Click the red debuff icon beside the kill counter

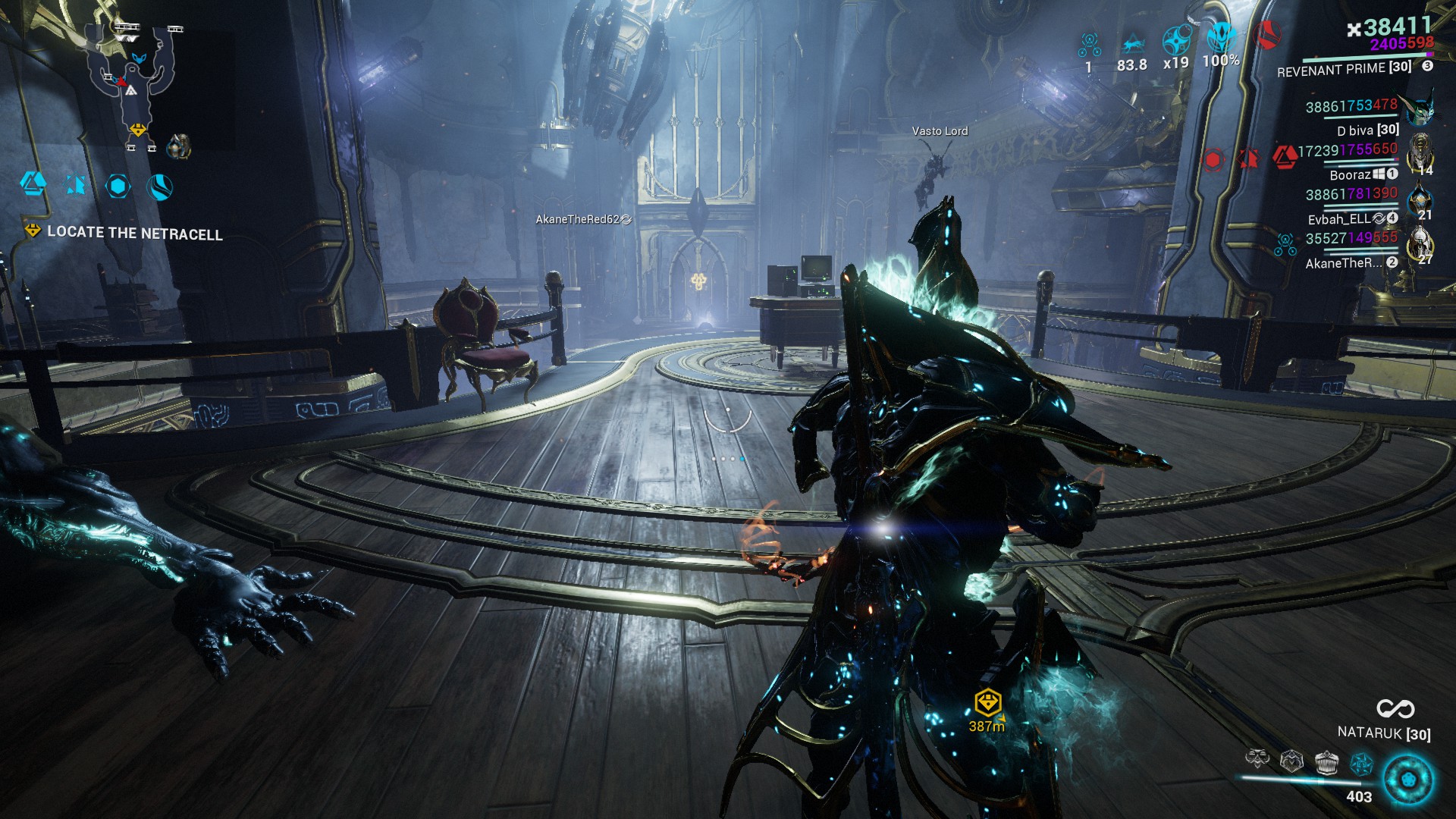point(1266,34)
